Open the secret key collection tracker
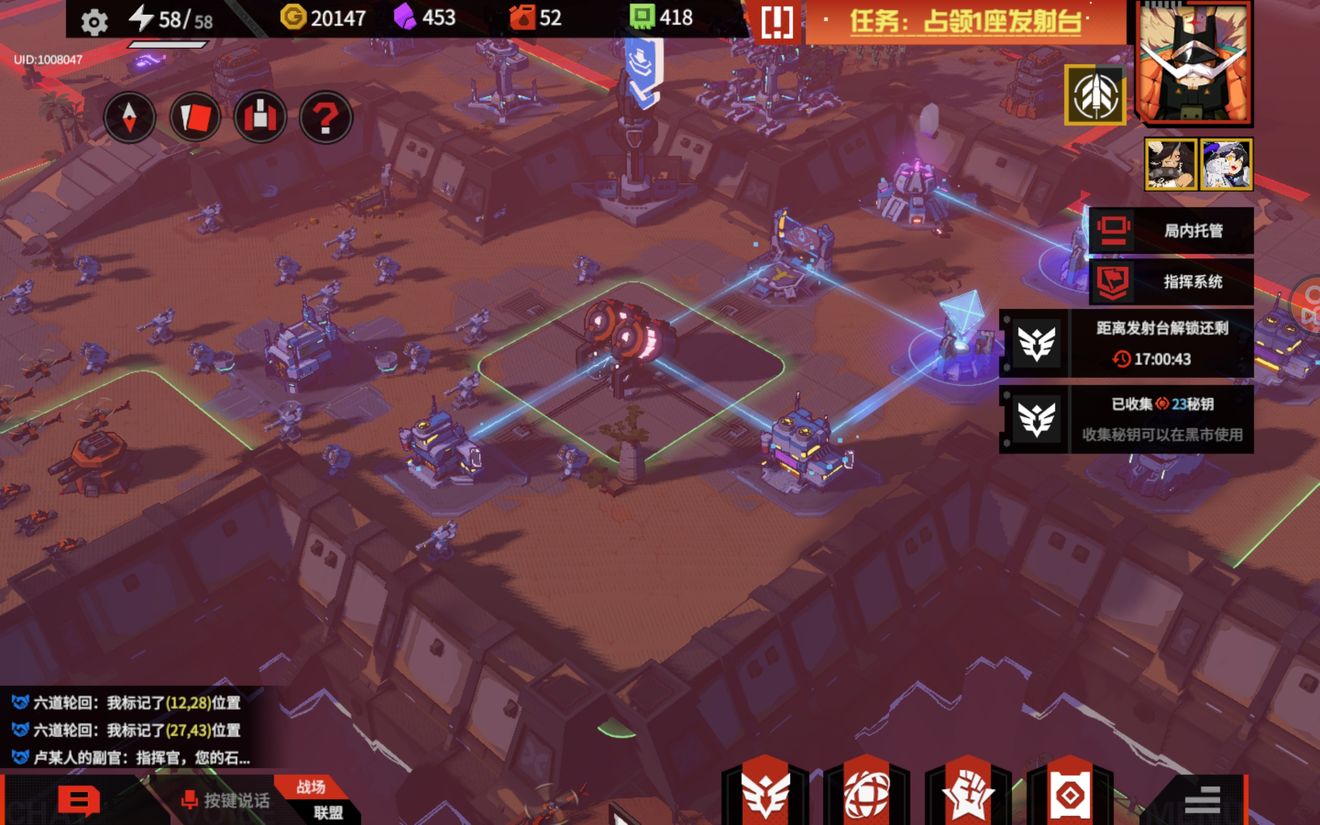Viewport: 1320px width, 825px height. (1127, 419)
